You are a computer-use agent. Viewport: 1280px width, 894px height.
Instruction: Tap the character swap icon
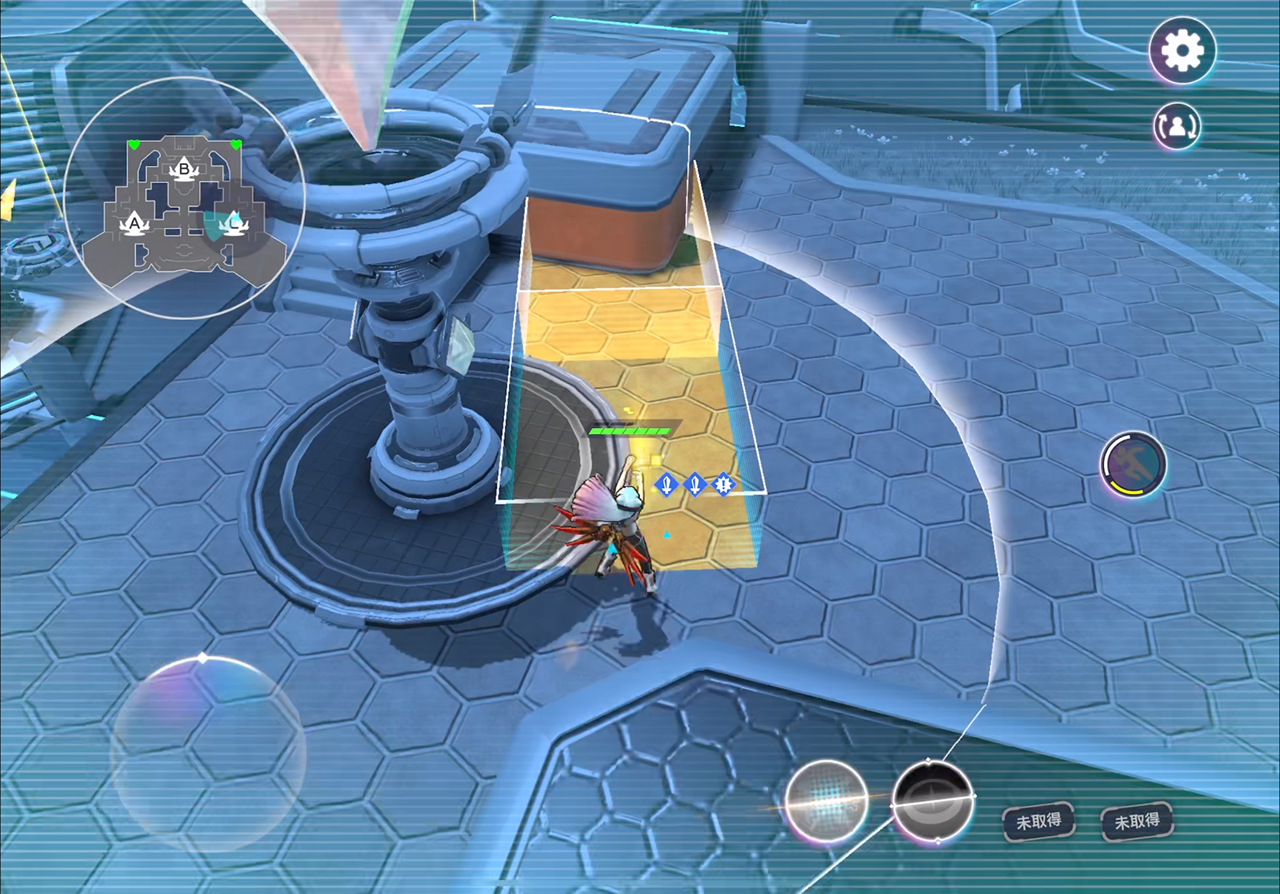(x=1178, y=126)
